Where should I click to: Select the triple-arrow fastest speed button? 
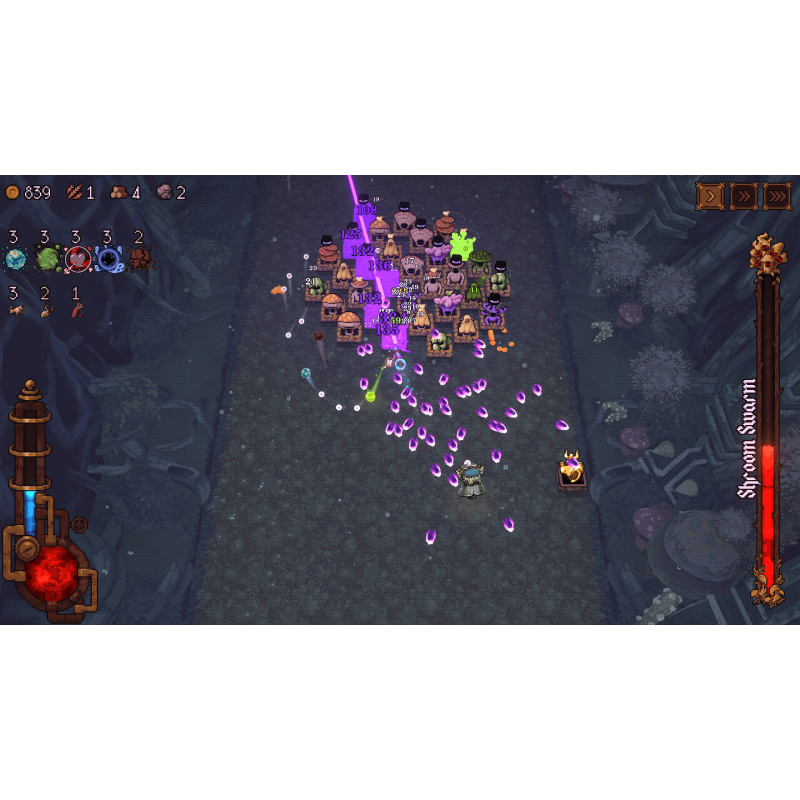tap(777, 196)
